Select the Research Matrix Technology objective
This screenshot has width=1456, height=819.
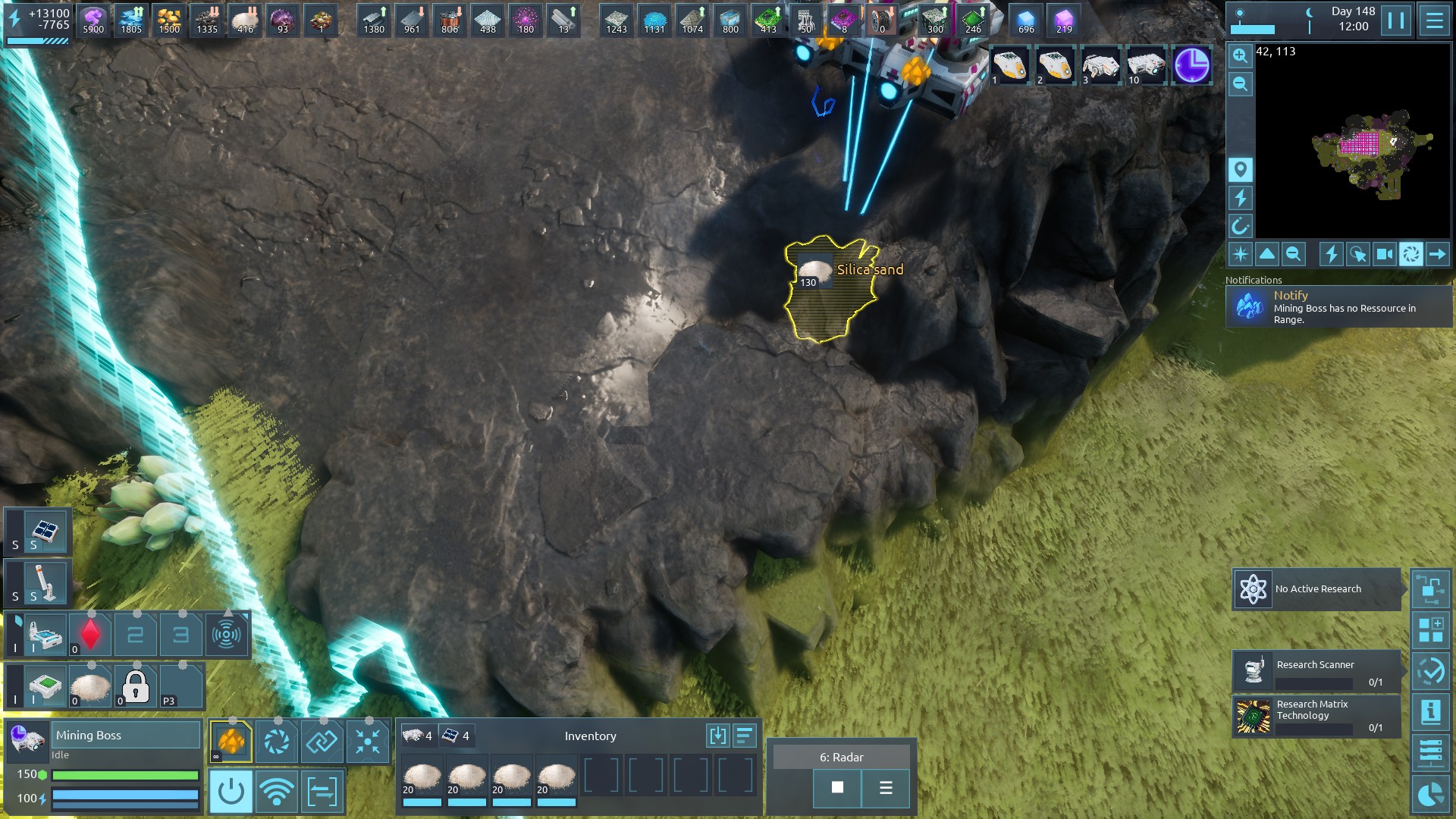pyautogui.click(x=1316, y=717)
